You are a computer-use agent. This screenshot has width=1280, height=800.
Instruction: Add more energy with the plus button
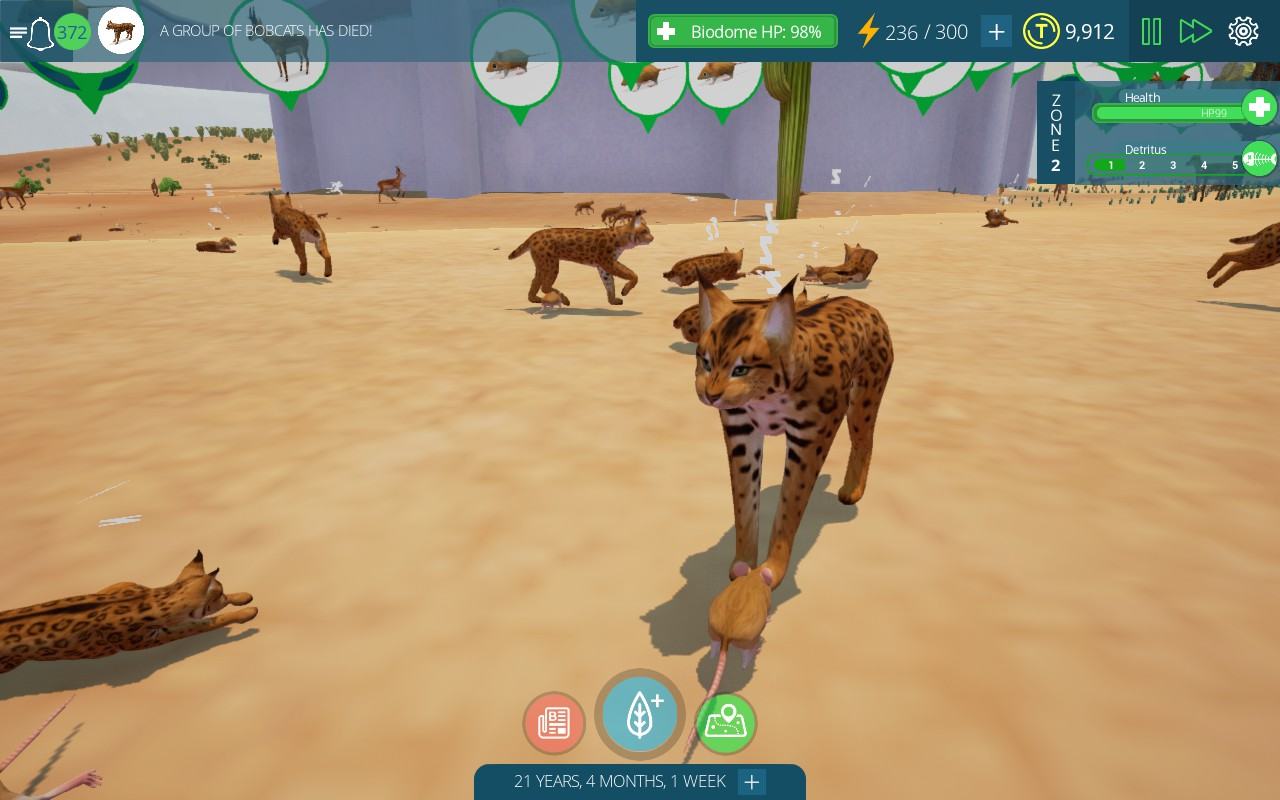coord(996,32)
